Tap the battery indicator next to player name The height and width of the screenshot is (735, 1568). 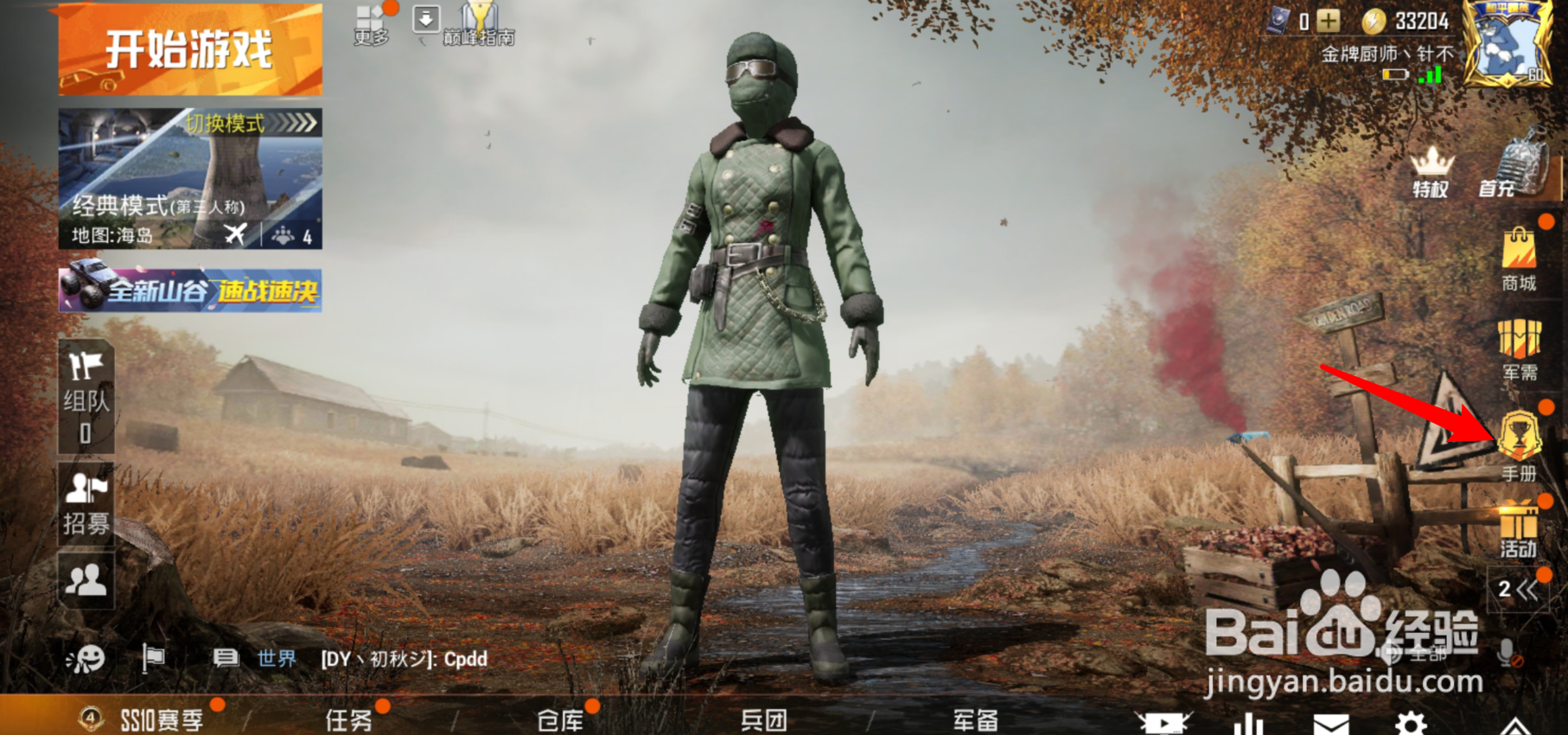(1395, 75)
